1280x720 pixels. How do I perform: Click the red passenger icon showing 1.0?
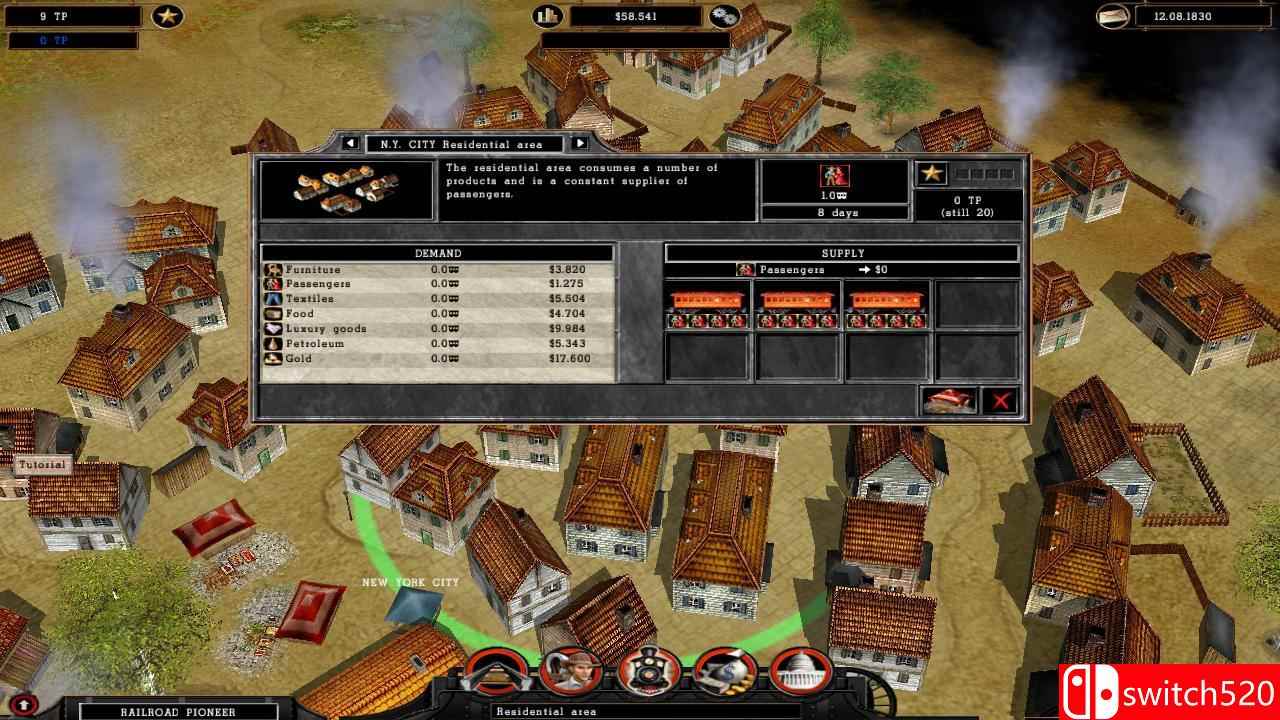tap(835, 176)
